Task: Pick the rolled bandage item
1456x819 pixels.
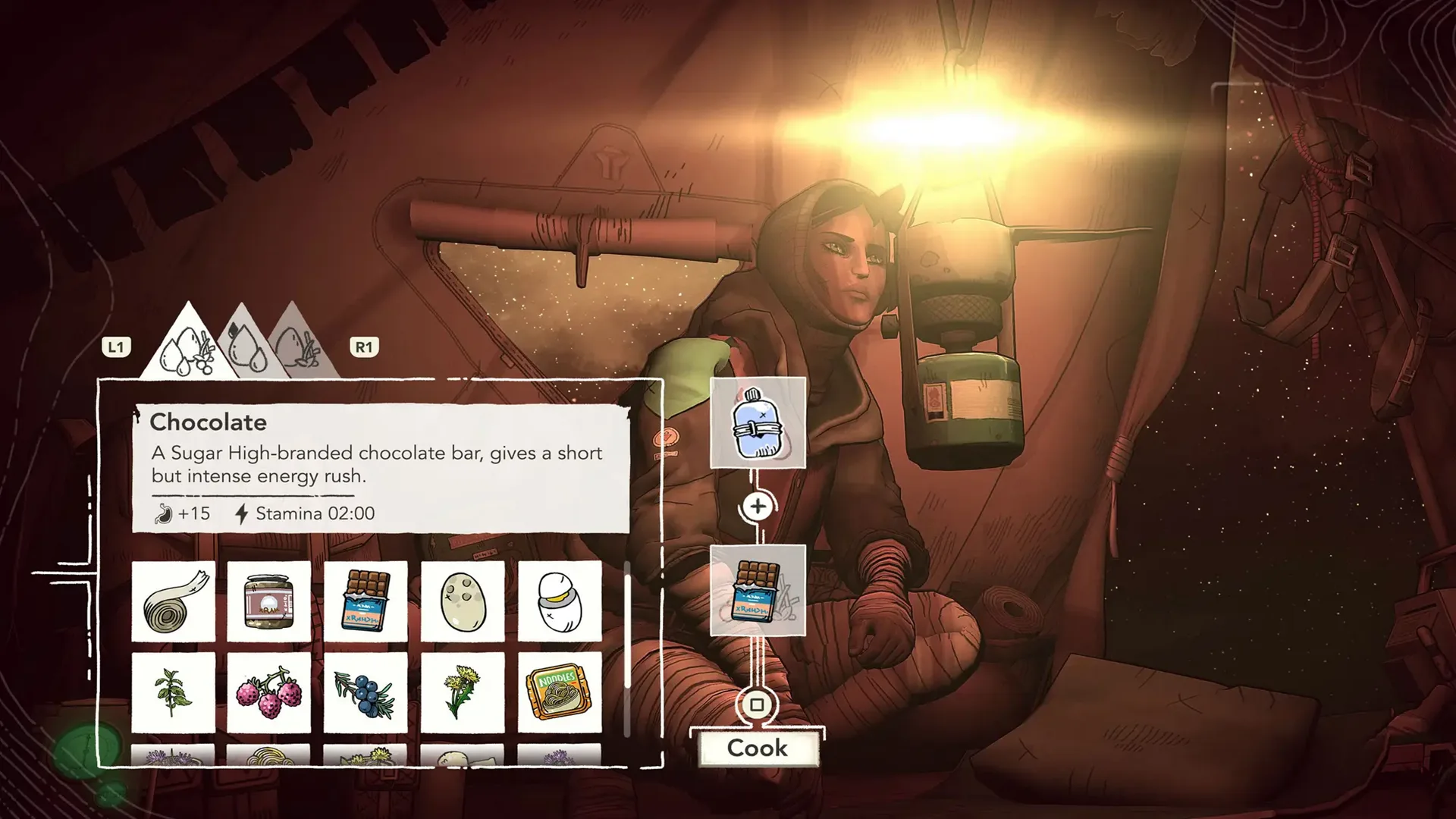Action: (x=173, y=599)
